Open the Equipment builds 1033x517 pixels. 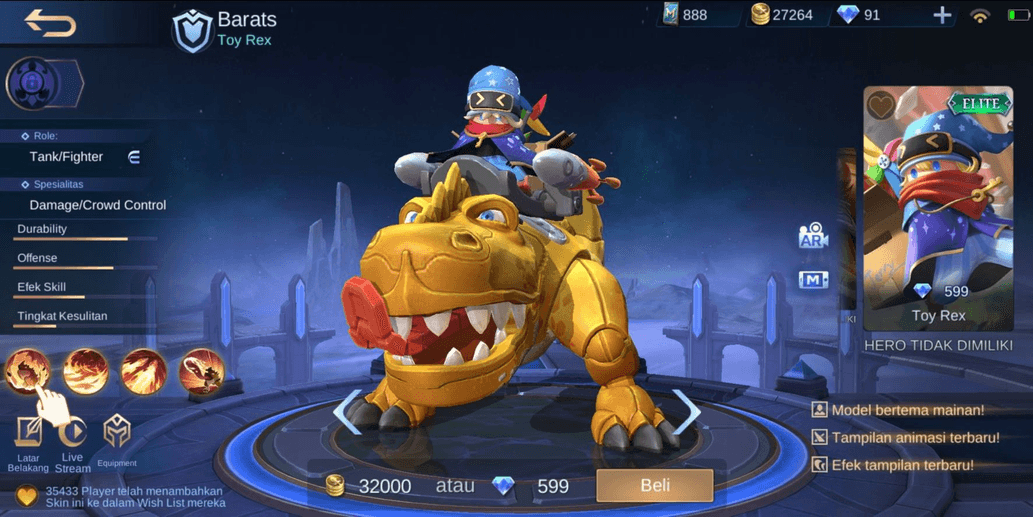pos(117,440)
